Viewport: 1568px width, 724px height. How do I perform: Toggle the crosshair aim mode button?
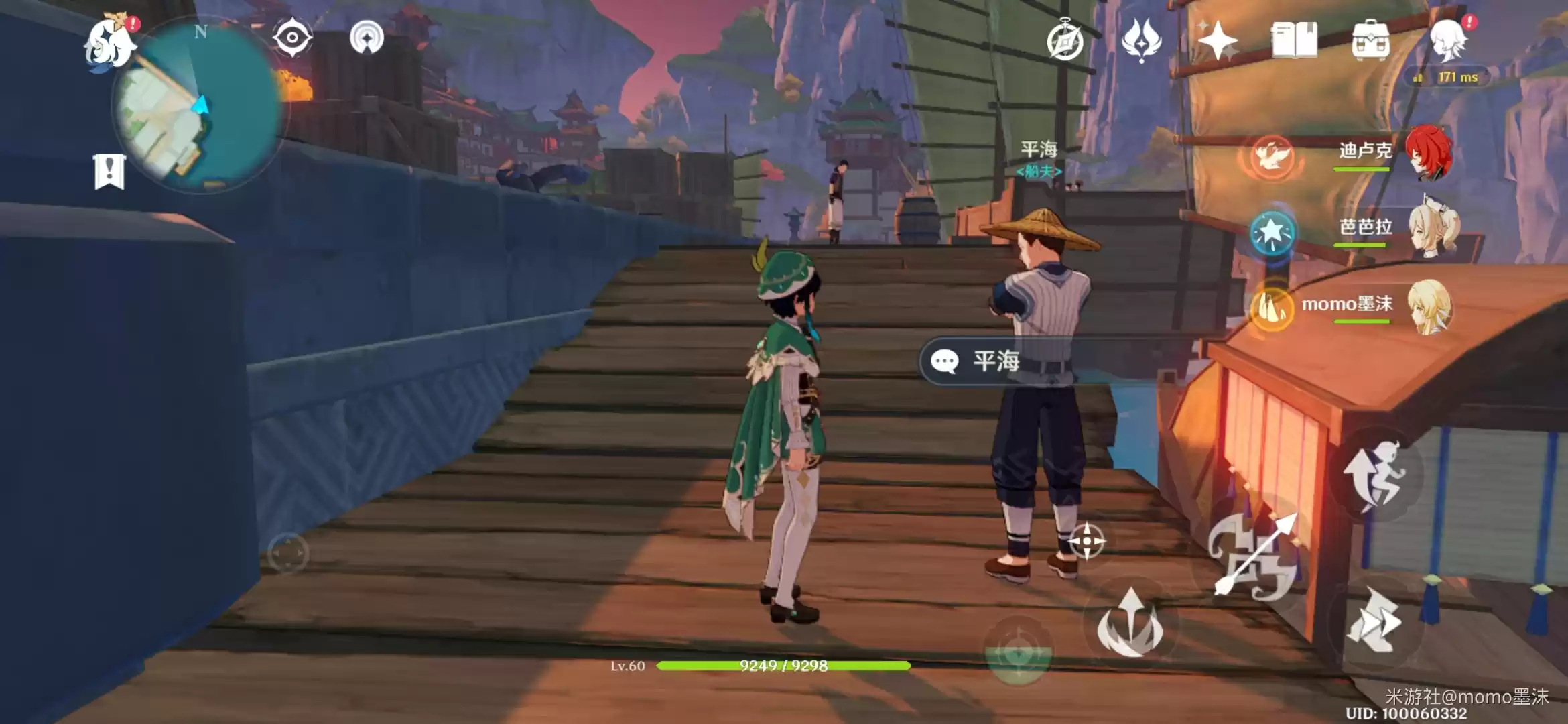1086,541
